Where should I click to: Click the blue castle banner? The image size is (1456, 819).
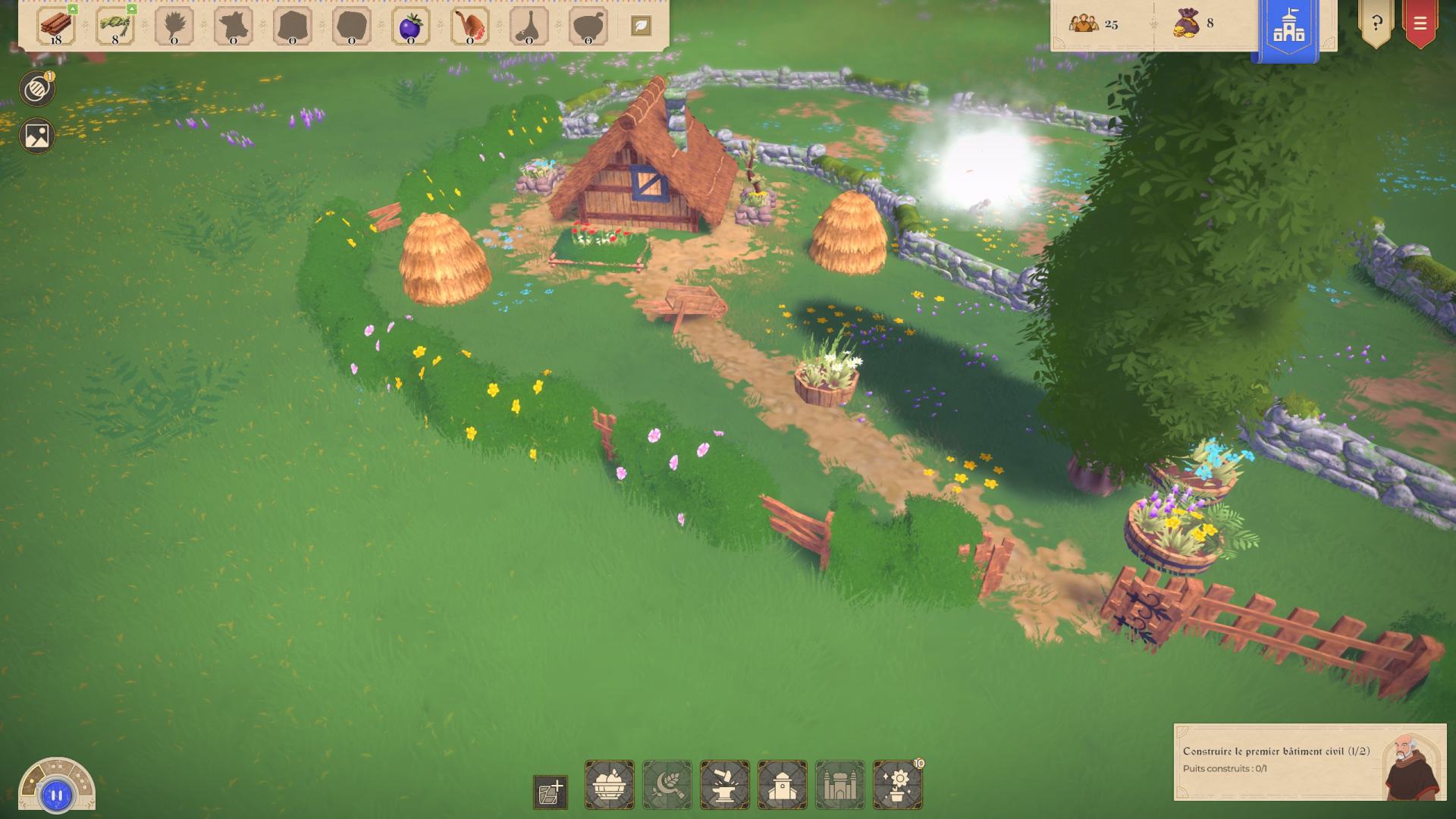coord(1288,27)
